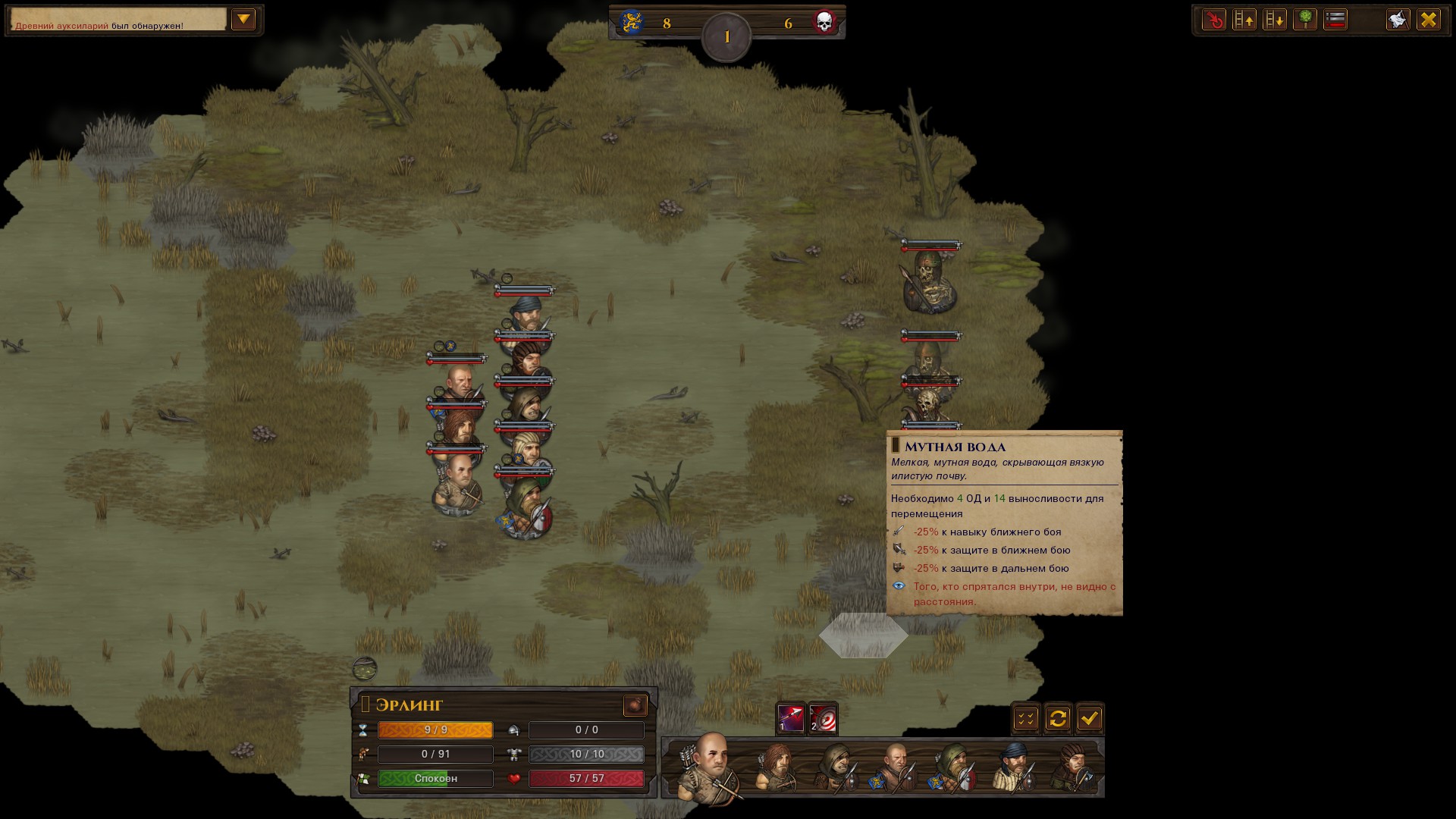Lower the camera level with ladder-down button
This screenshot has height=819, width=1456.
click(x=1275, y=20)
